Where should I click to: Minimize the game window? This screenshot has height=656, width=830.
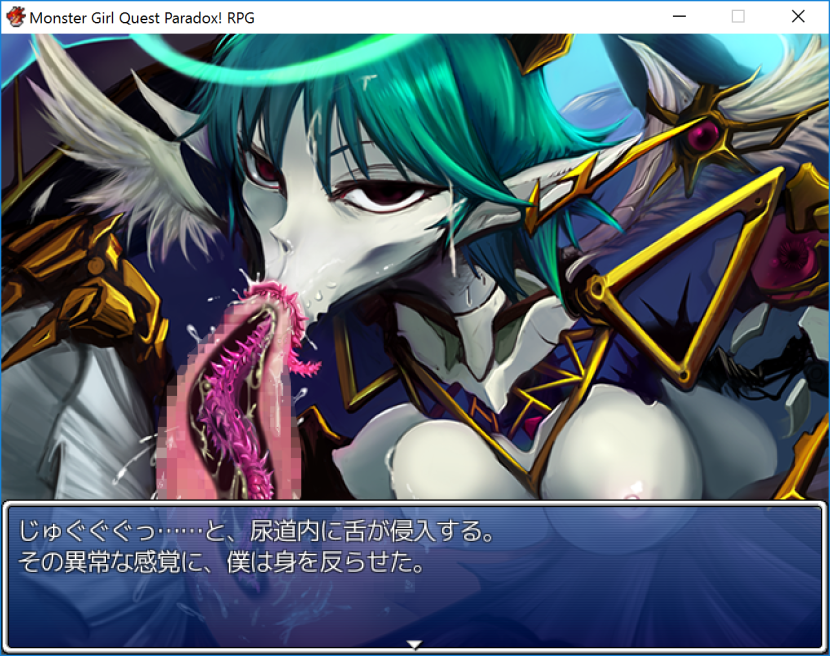[680, 16]
